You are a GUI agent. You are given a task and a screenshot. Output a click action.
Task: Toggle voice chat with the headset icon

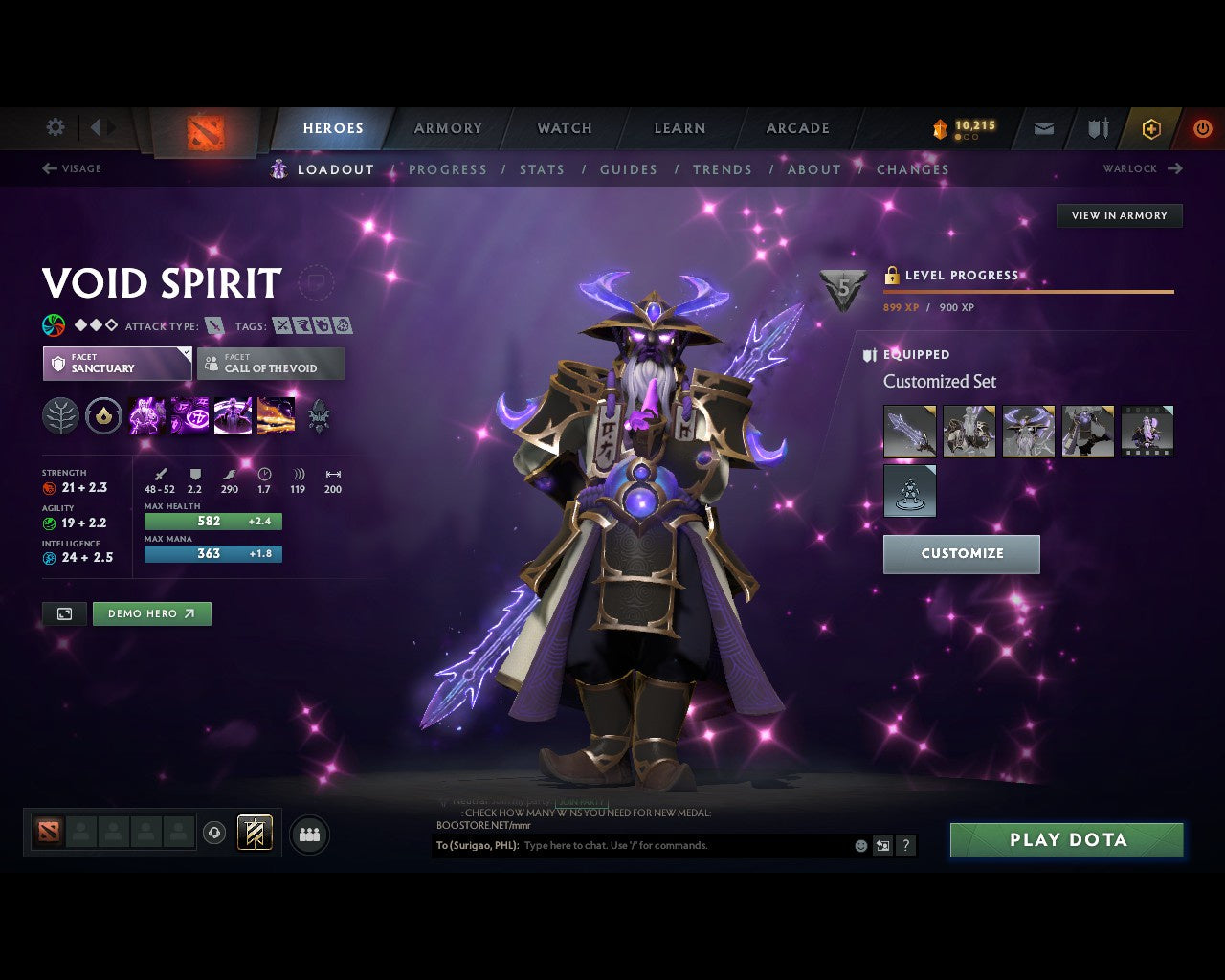click(213, 833)
